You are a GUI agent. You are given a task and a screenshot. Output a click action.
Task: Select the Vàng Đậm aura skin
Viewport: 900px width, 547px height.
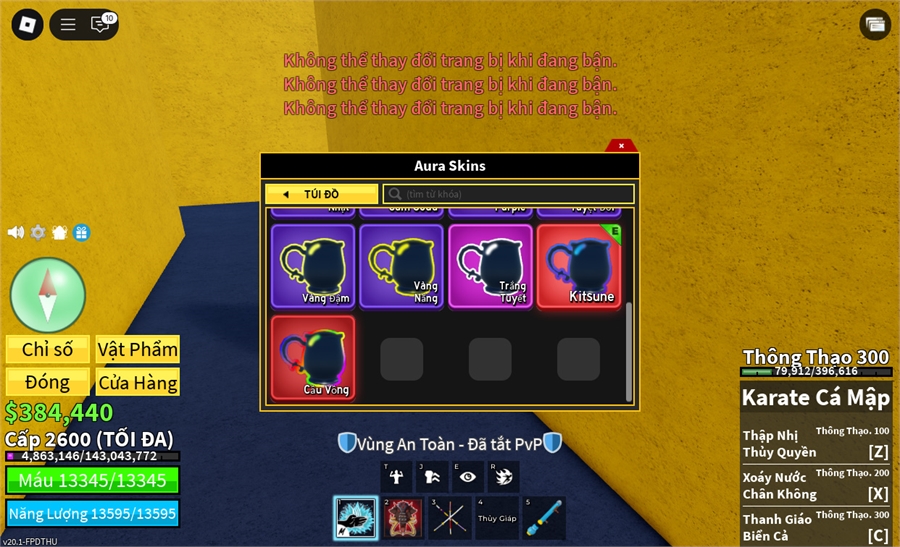313,266
